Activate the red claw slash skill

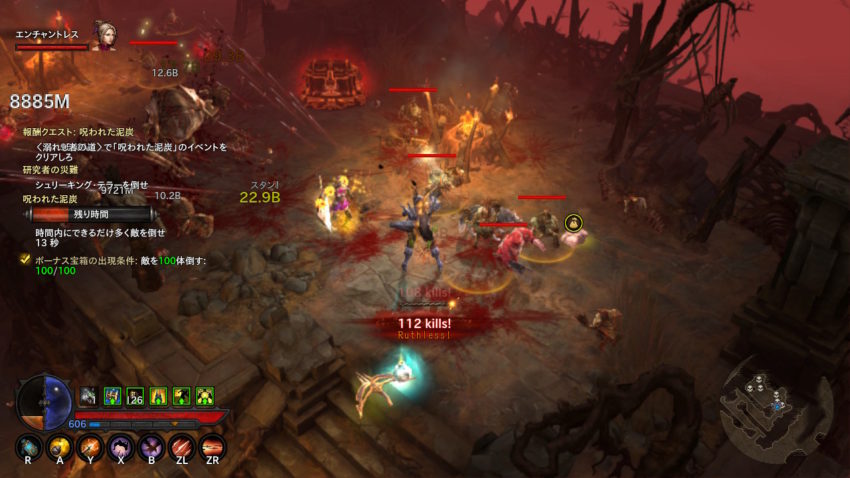tap(182, 447)
